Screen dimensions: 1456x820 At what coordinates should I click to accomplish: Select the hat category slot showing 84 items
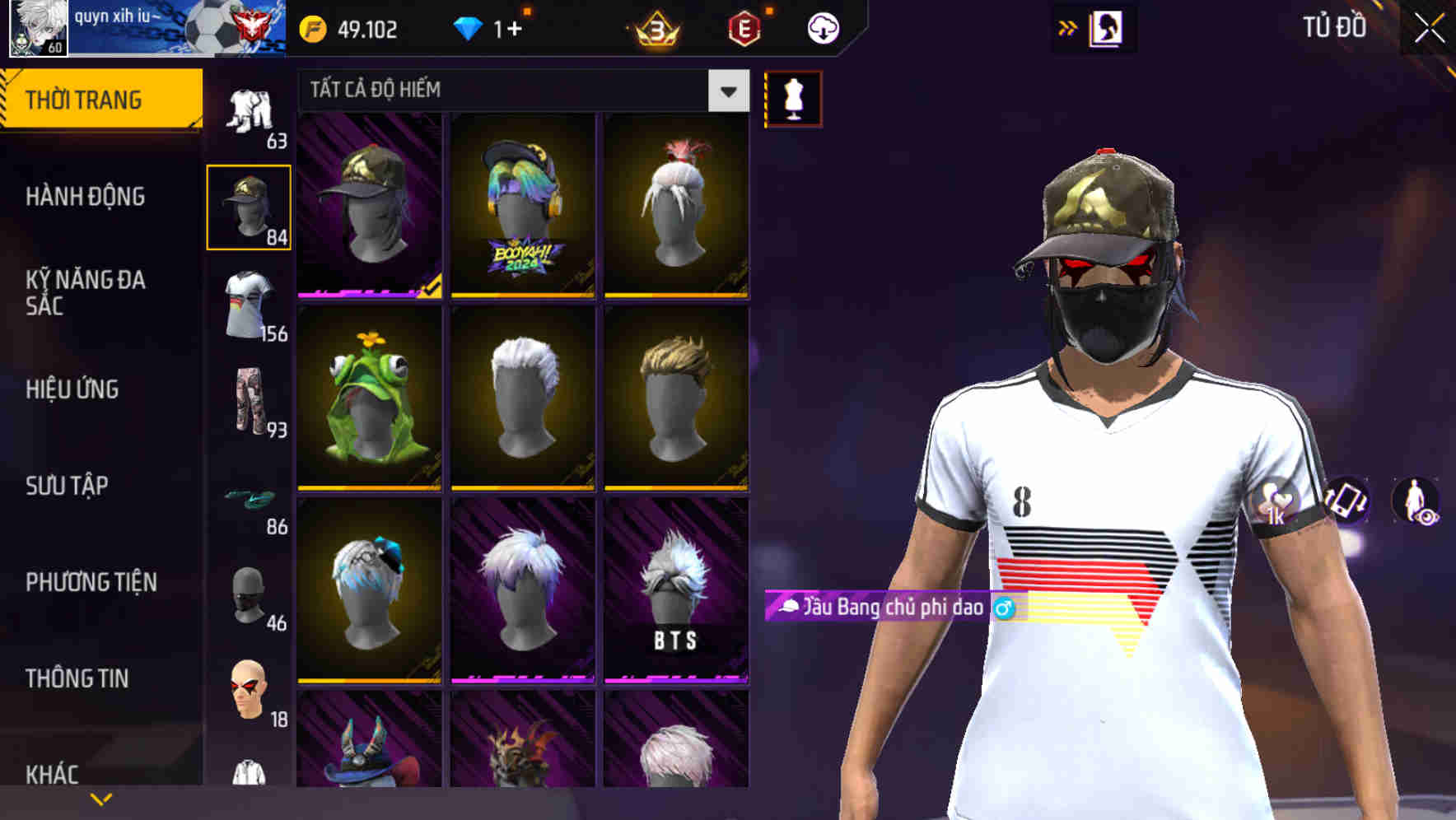[250, 207]
